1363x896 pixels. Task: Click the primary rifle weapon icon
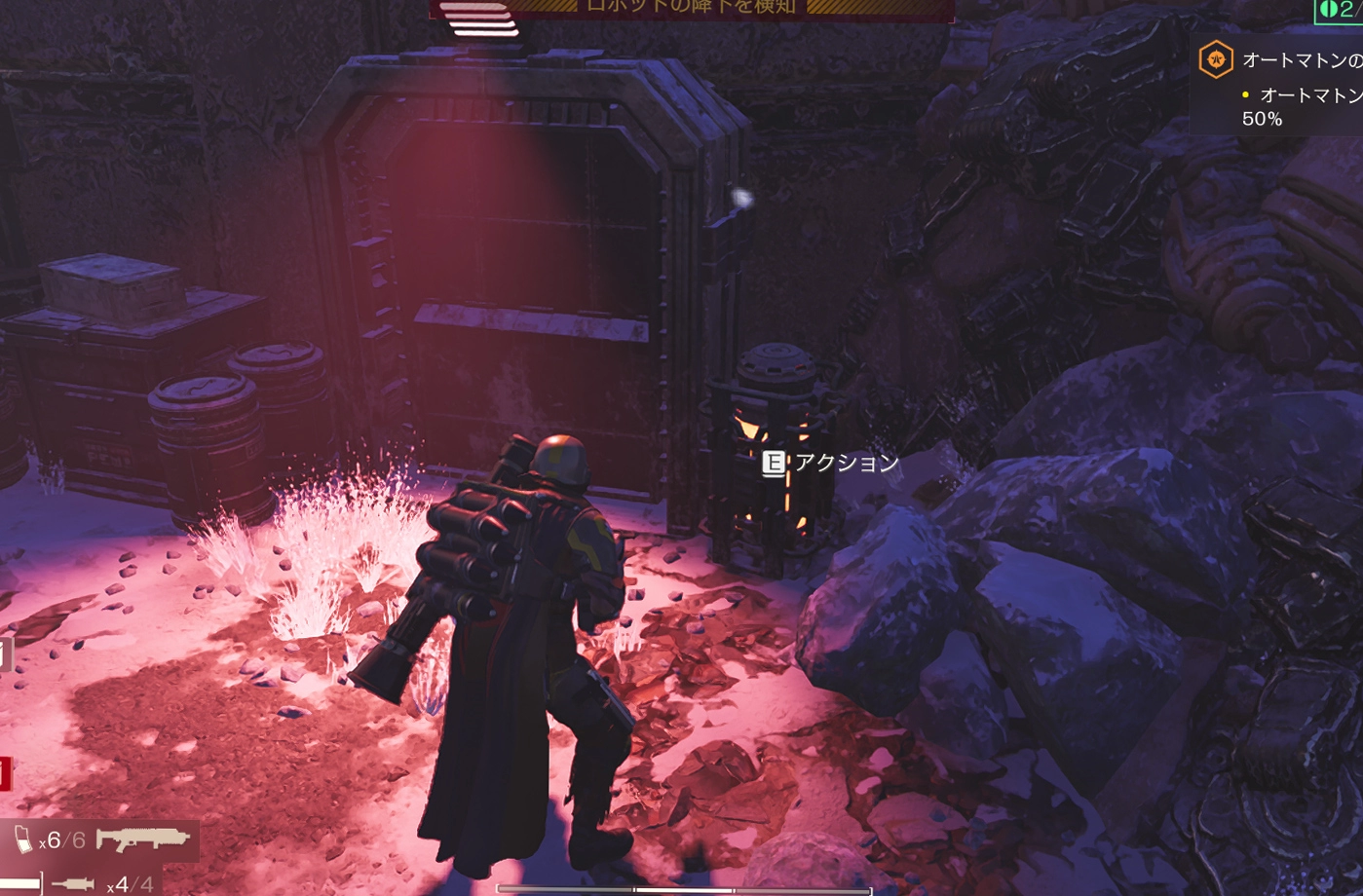pyautogui.click(x=142, y=839)
